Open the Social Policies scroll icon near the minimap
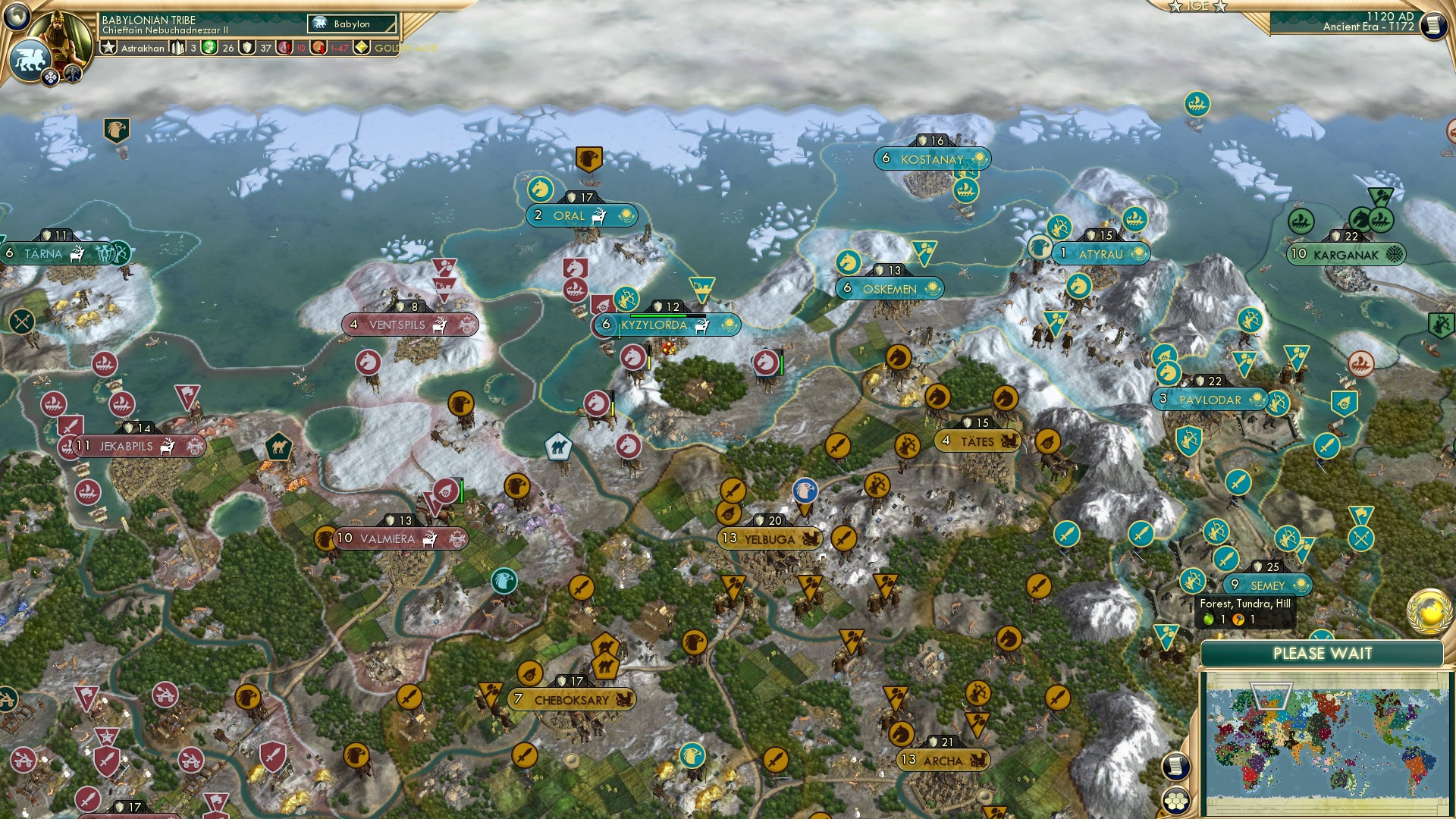1456x819 pixels. (x=1176, y=766)
